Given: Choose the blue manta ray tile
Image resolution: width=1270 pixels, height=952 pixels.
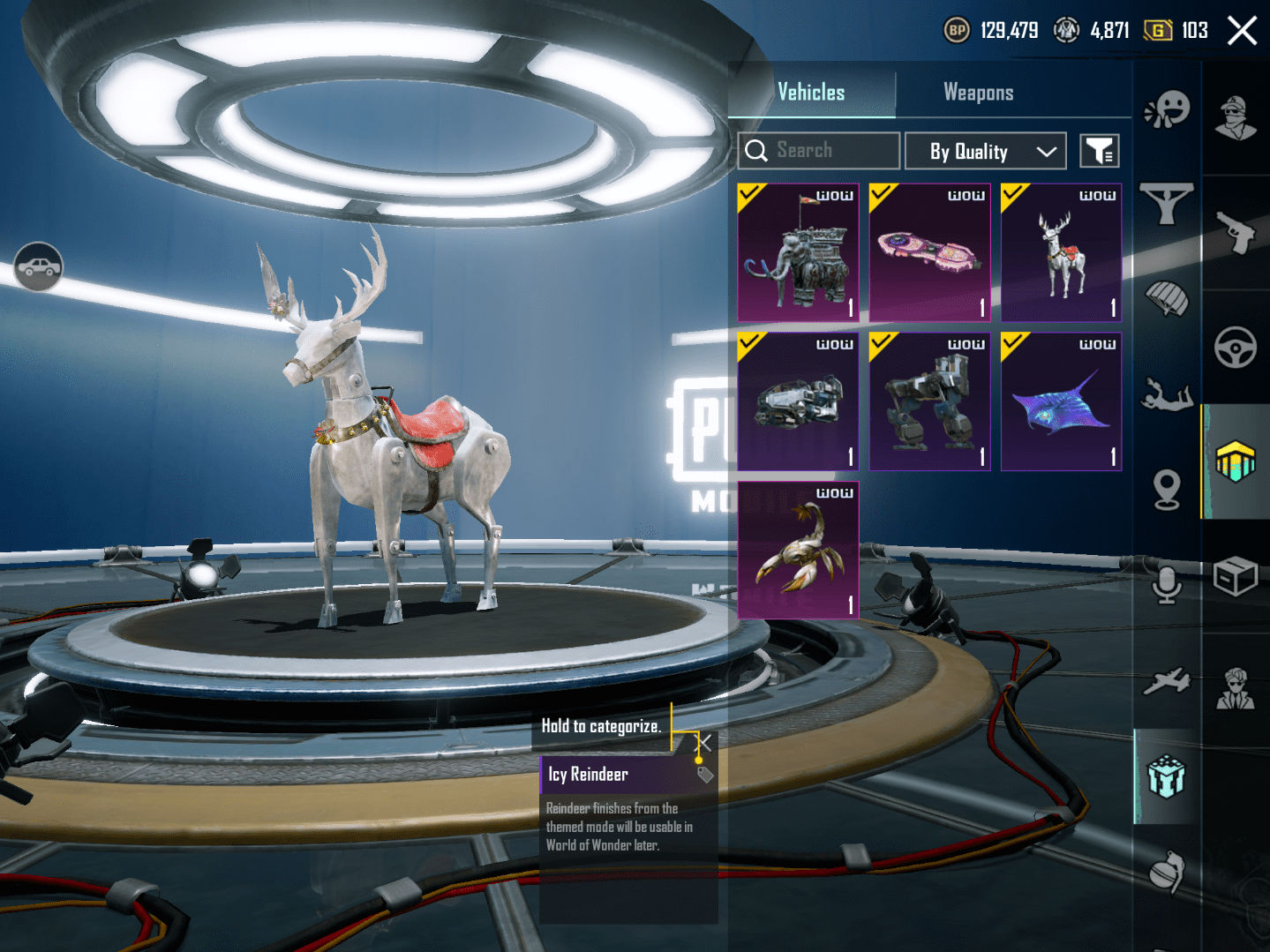Looking at the screenshot, I should [x=1061, y=401].
